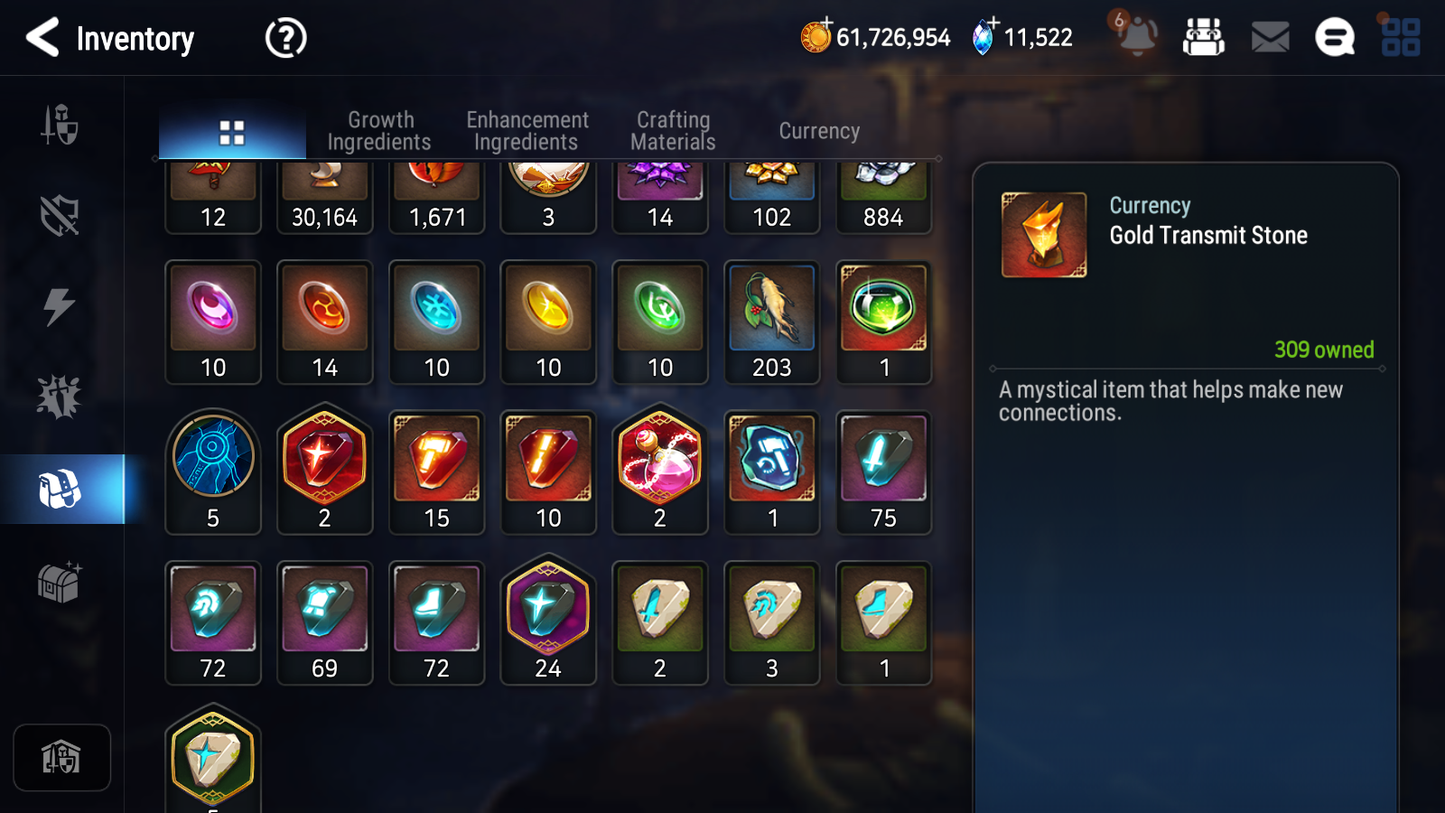
Task: Switch to Growth Ingredients tab
Action: coord(379,131)
